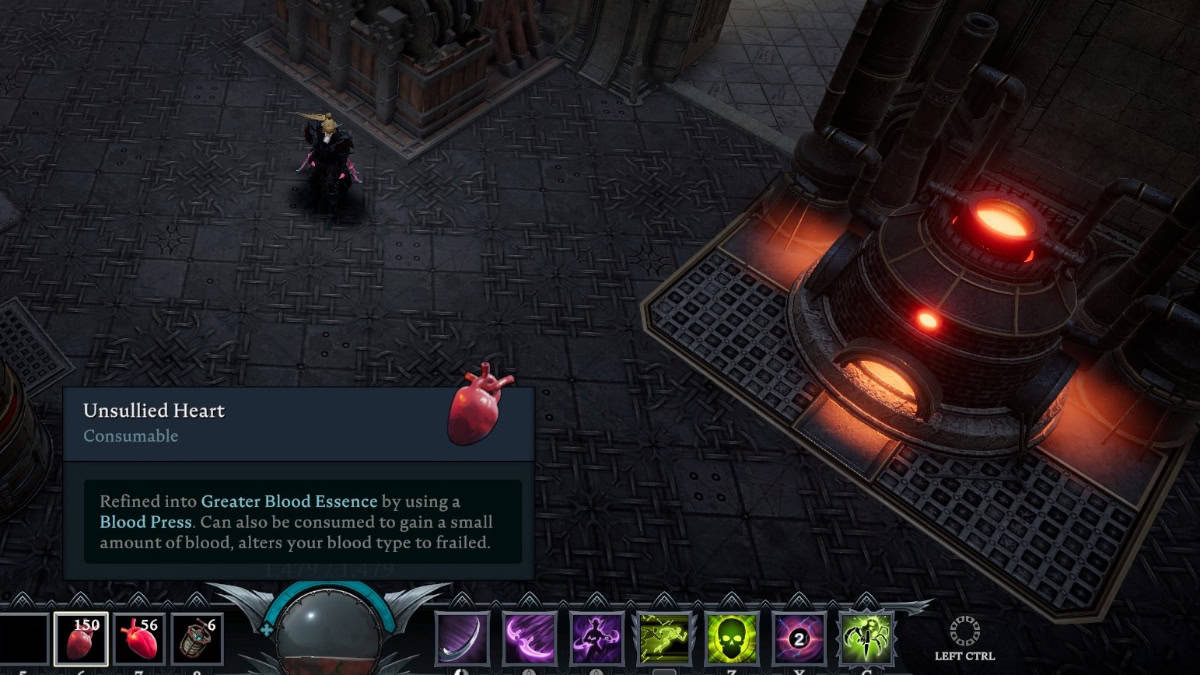Select the Unsullied Heart slot with 150
The width and height of the screenshot is (1200, 675).
point(81,639)
